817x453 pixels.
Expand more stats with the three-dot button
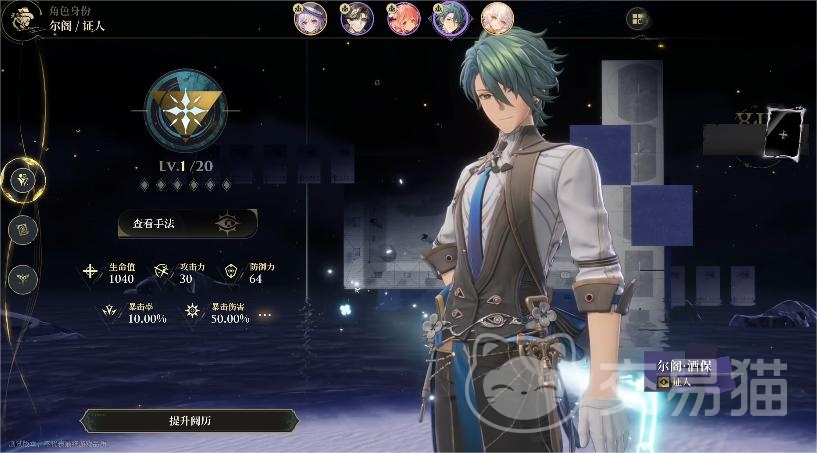click(265, 314)
